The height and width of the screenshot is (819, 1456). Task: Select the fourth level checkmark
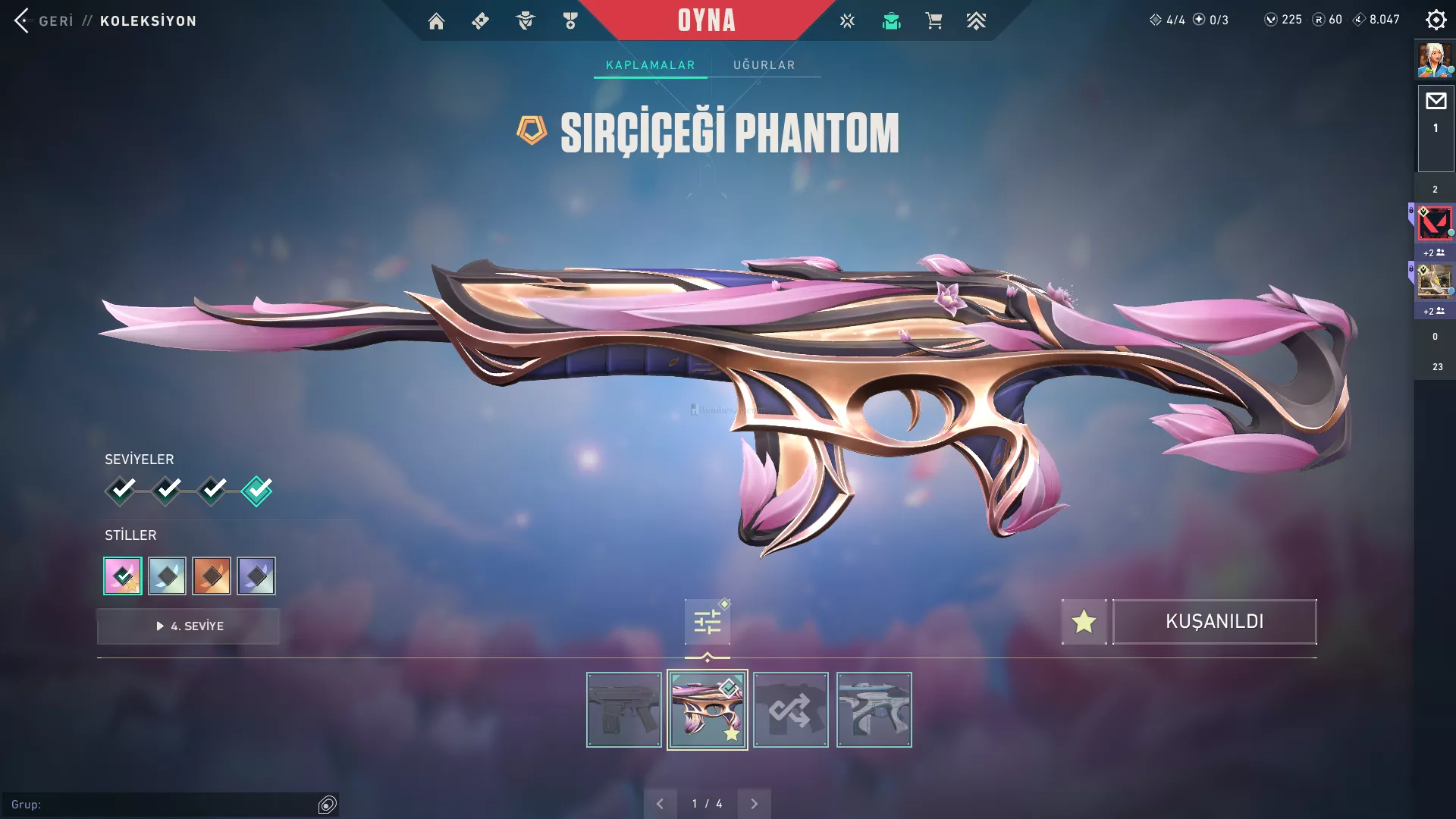click(257, 491)
